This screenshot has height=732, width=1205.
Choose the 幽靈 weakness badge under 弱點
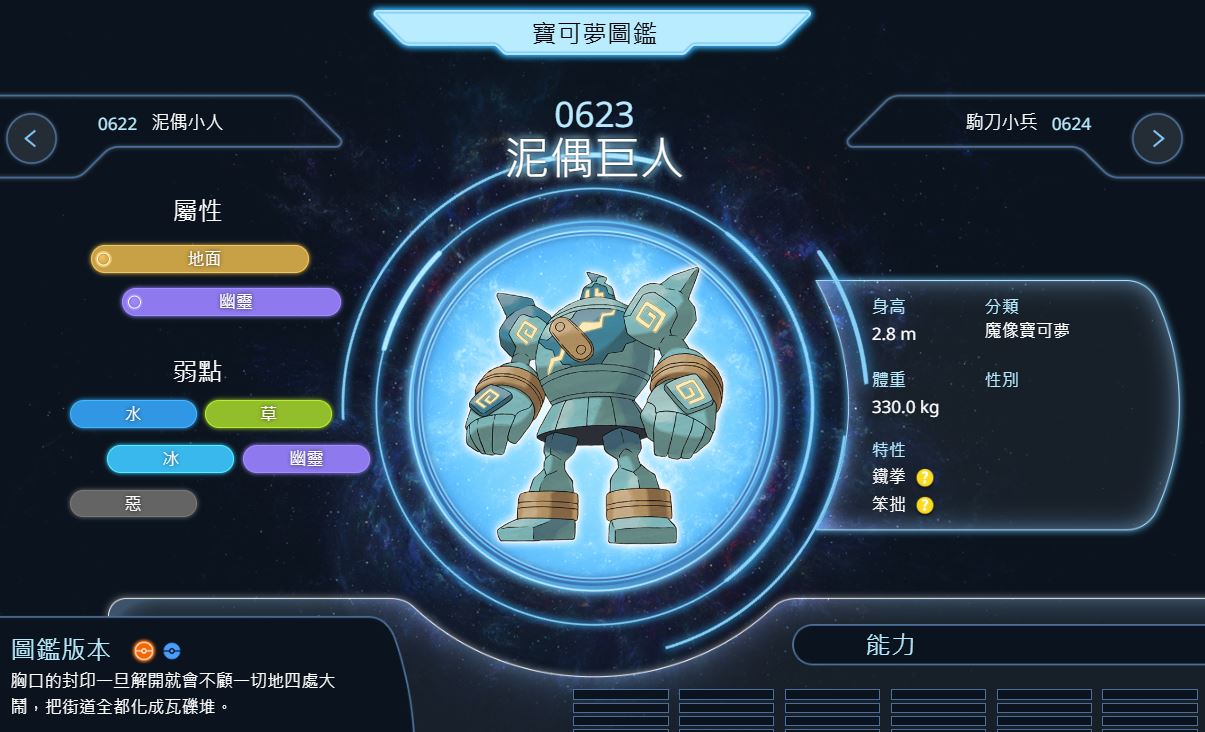pos(306,459)
